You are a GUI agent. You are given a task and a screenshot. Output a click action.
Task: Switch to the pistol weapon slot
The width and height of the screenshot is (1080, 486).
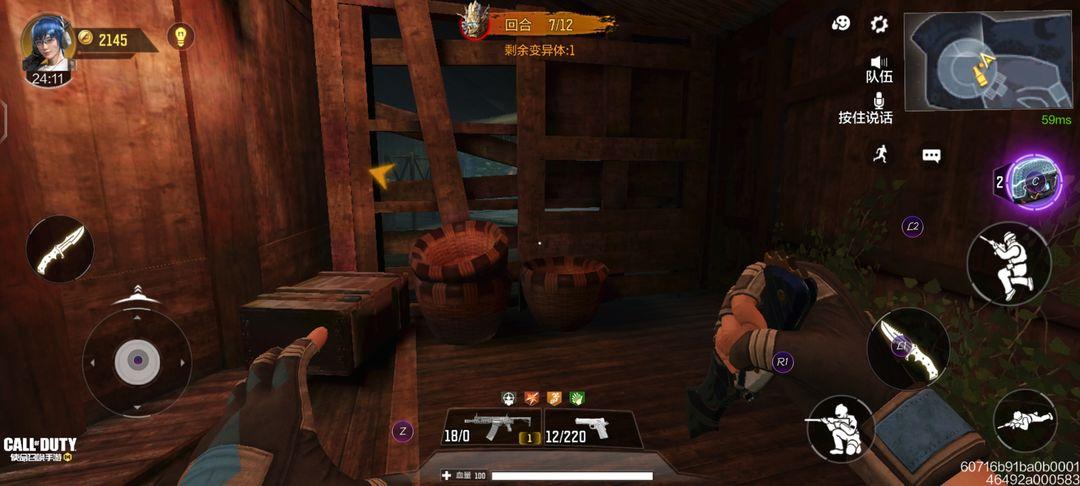[591, 428]
